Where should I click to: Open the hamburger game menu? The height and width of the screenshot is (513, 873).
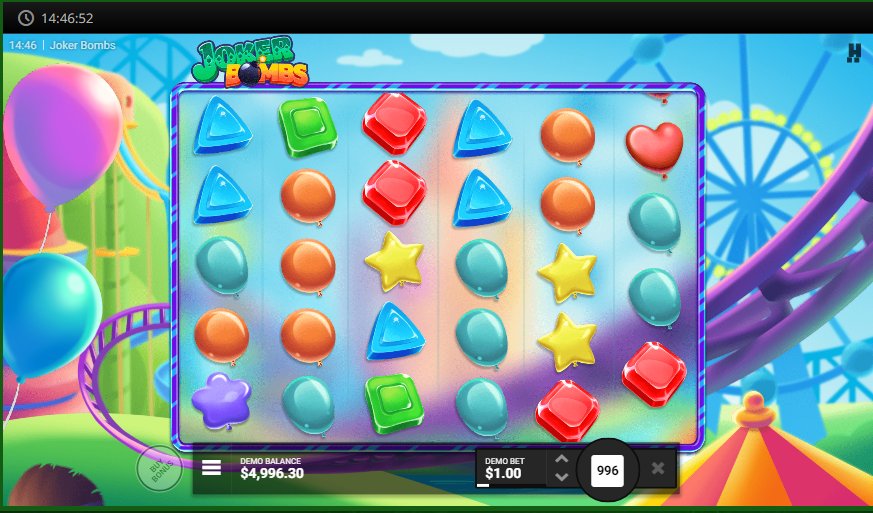[212, 468]
